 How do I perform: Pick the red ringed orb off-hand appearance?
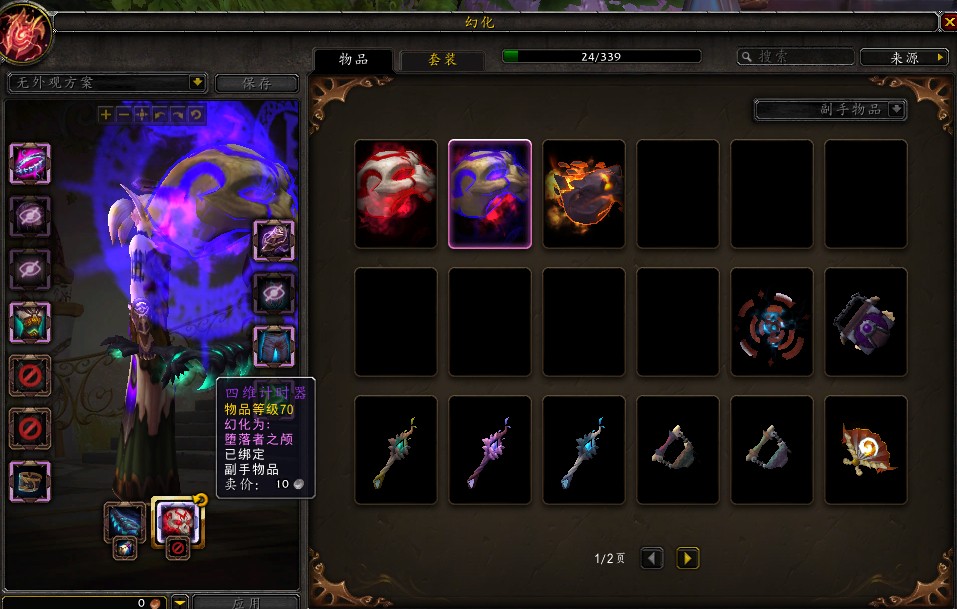pos(772,322)
